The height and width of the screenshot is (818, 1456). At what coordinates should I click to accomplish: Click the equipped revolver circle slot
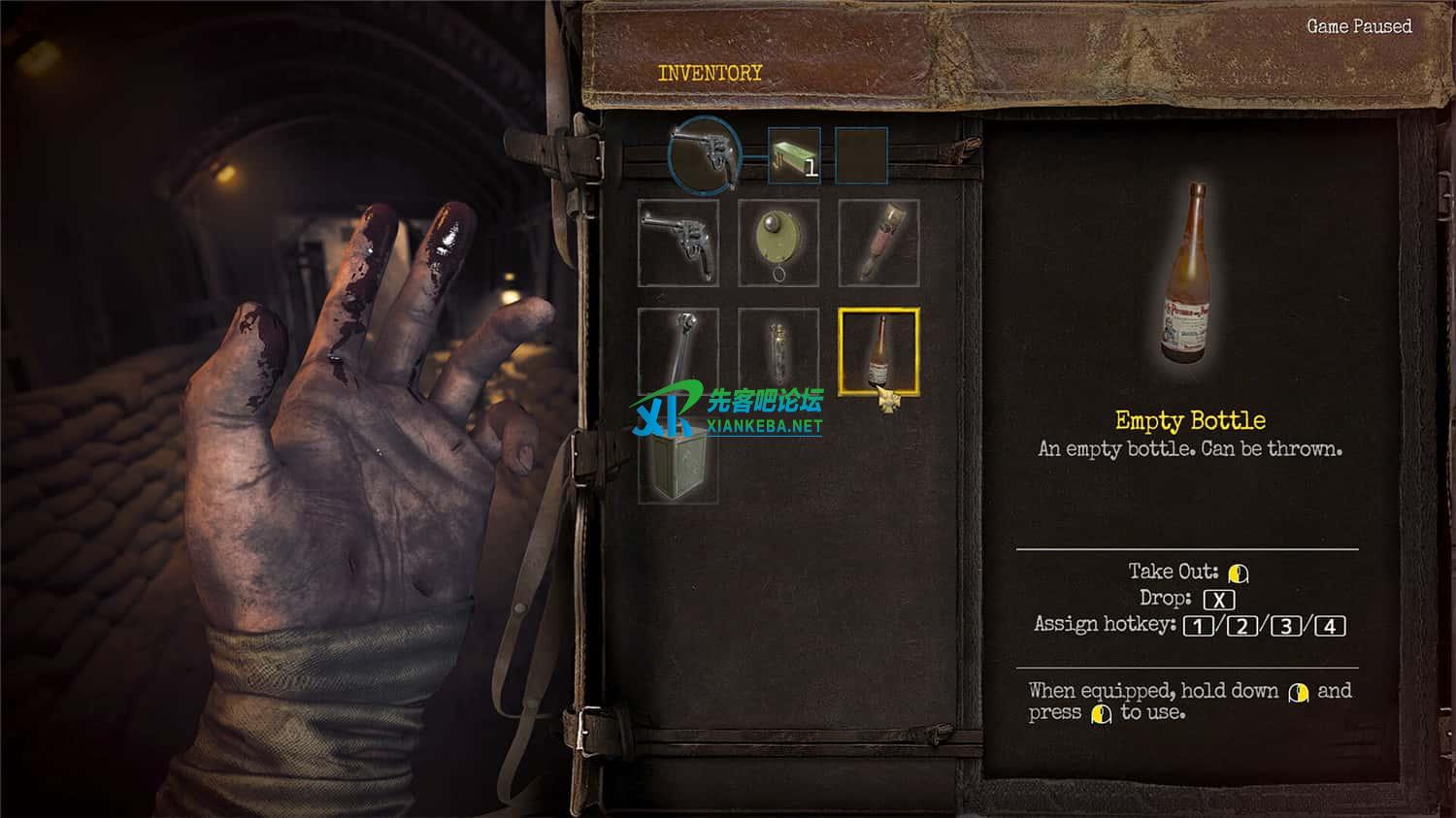706,155
